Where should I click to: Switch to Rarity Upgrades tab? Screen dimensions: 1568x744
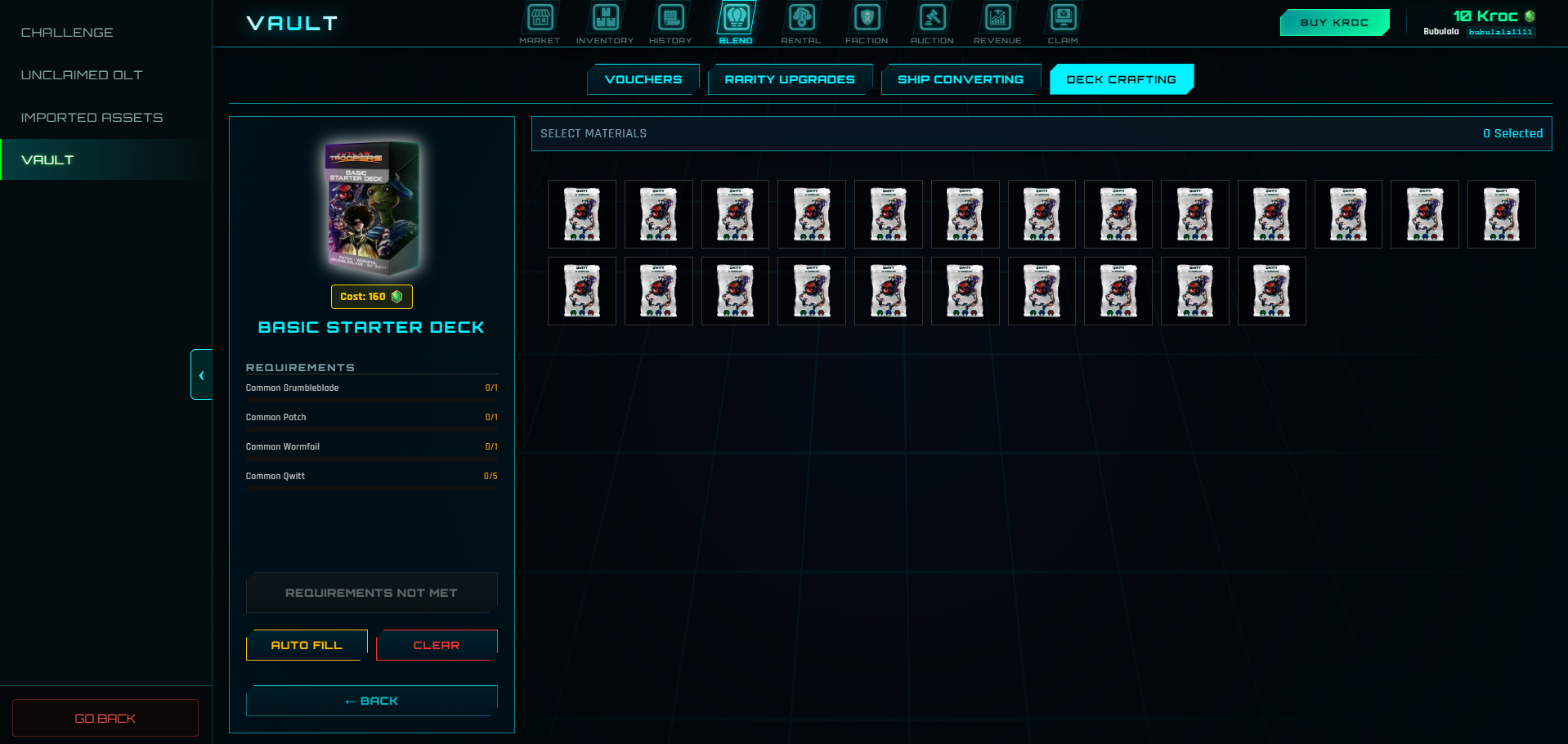coord(790,79)
